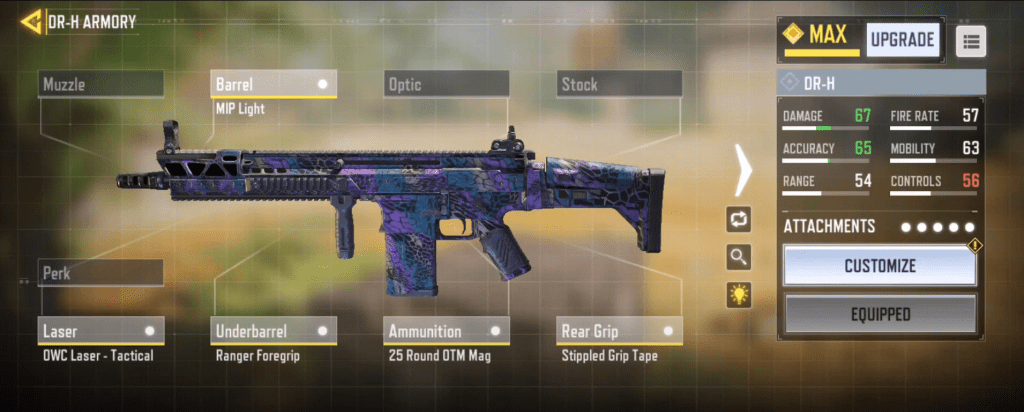The height and width of the screenshot is (412, 1024).
Task: Inspect weapon with the magnifying glass icon
Action: (x=739, y=257)
